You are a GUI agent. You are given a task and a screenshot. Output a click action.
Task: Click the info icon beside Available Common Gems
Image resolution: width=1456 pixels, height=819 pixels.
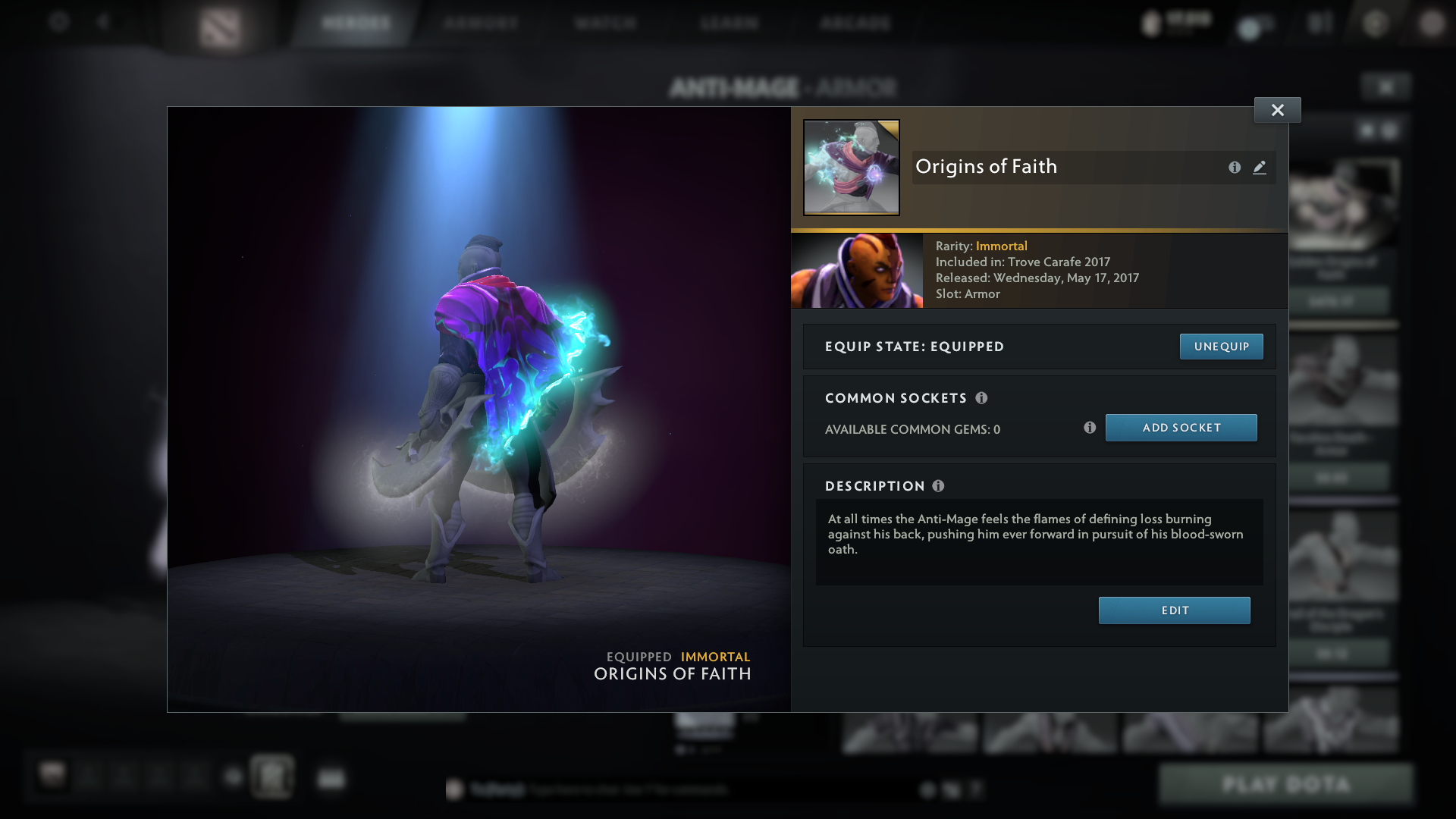(1090, 428)
